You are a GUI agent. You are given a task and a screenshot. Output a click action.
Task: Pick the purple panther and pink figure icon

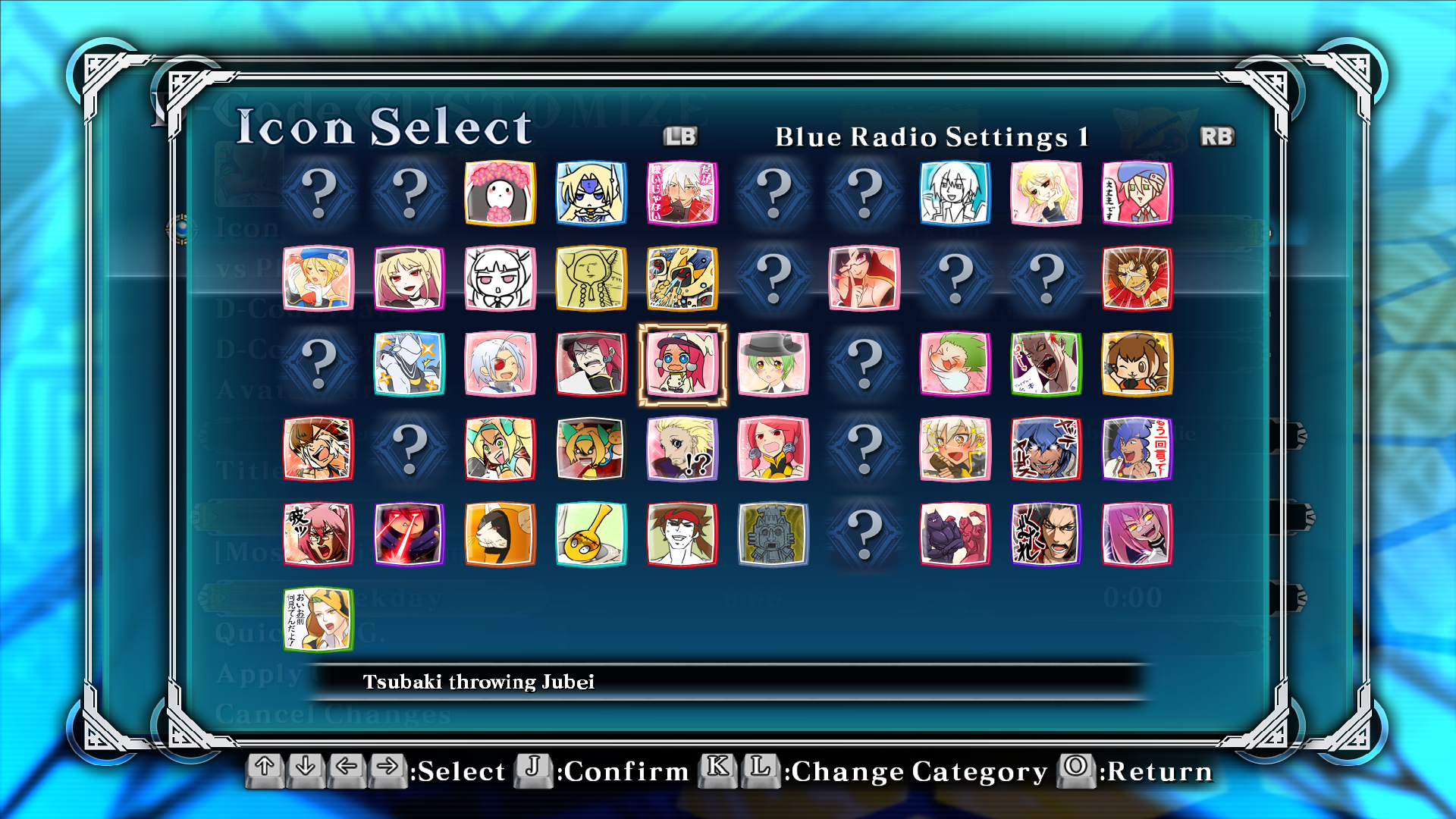pyautogui.click(x=955, y=534)
